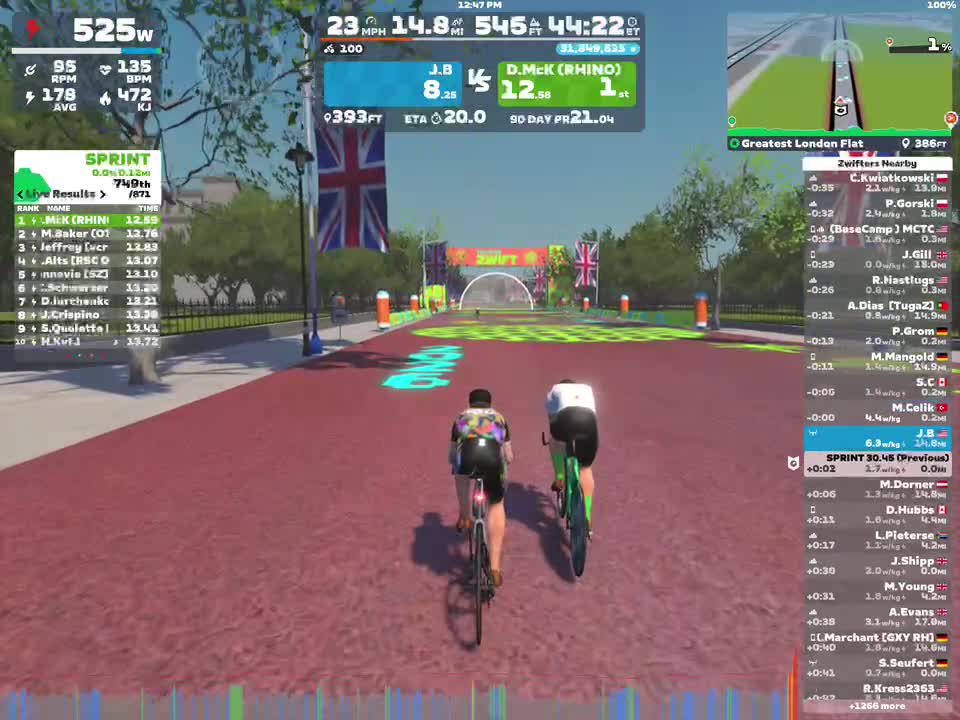
Task: Pick P.Grom from the Zwifters Nearby list
Action: [x=877, y=336]
